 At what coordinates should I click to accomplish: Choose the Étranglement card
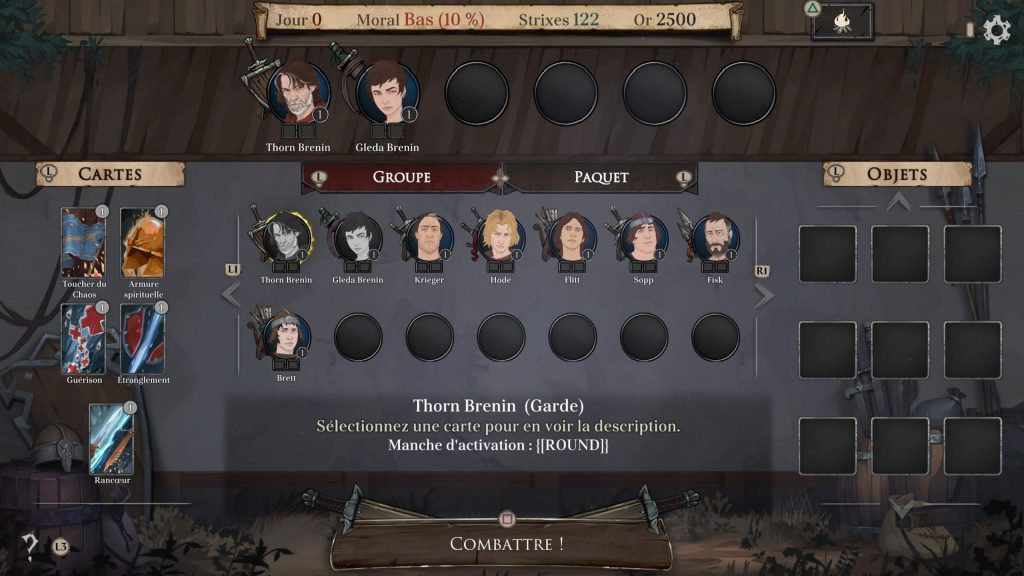click(x=143, y=338)
